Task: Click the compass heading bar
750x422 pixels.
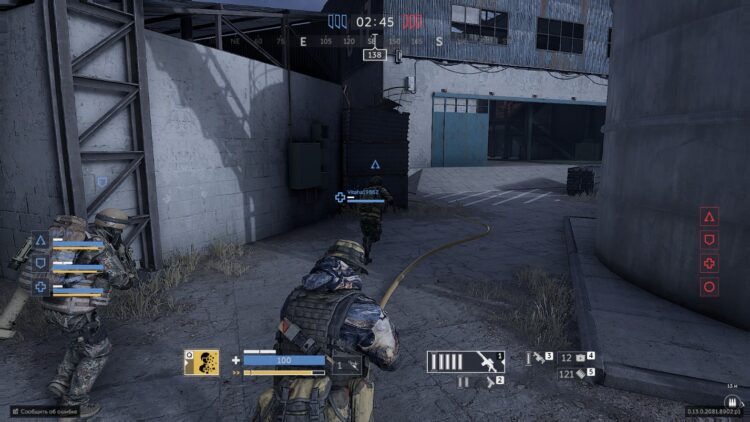Action: tap(372, 41)
